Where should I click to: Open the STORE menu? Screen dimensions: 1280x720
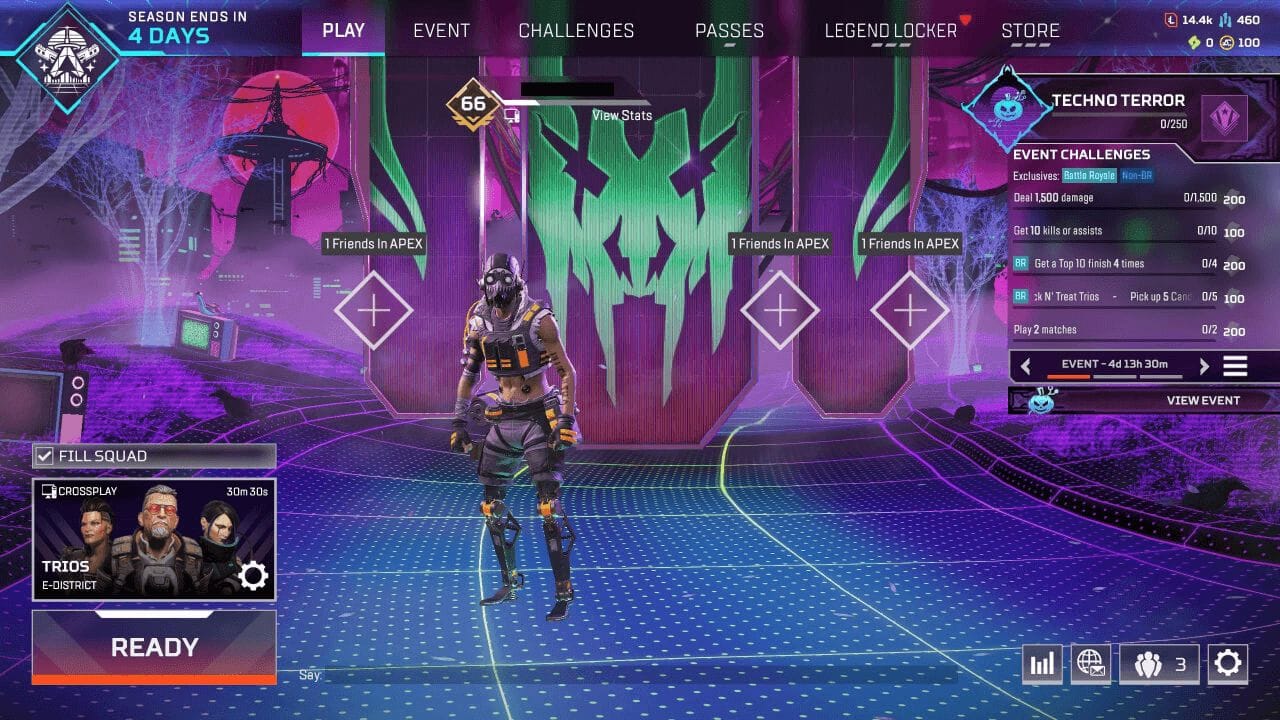[1030, 30]
